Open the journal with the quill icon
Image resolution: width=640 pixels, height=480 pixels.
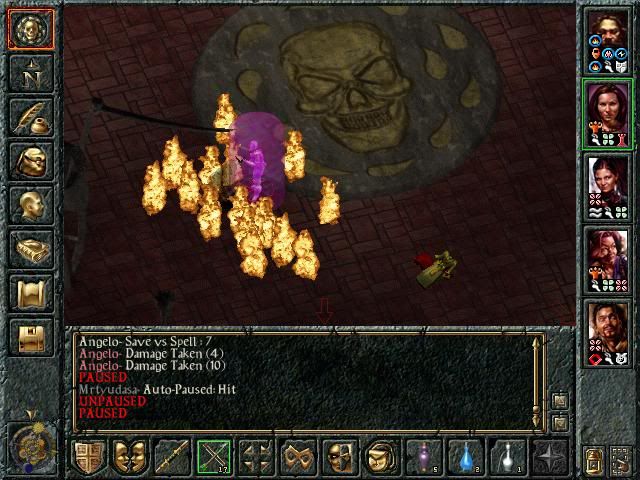(30, 118)
